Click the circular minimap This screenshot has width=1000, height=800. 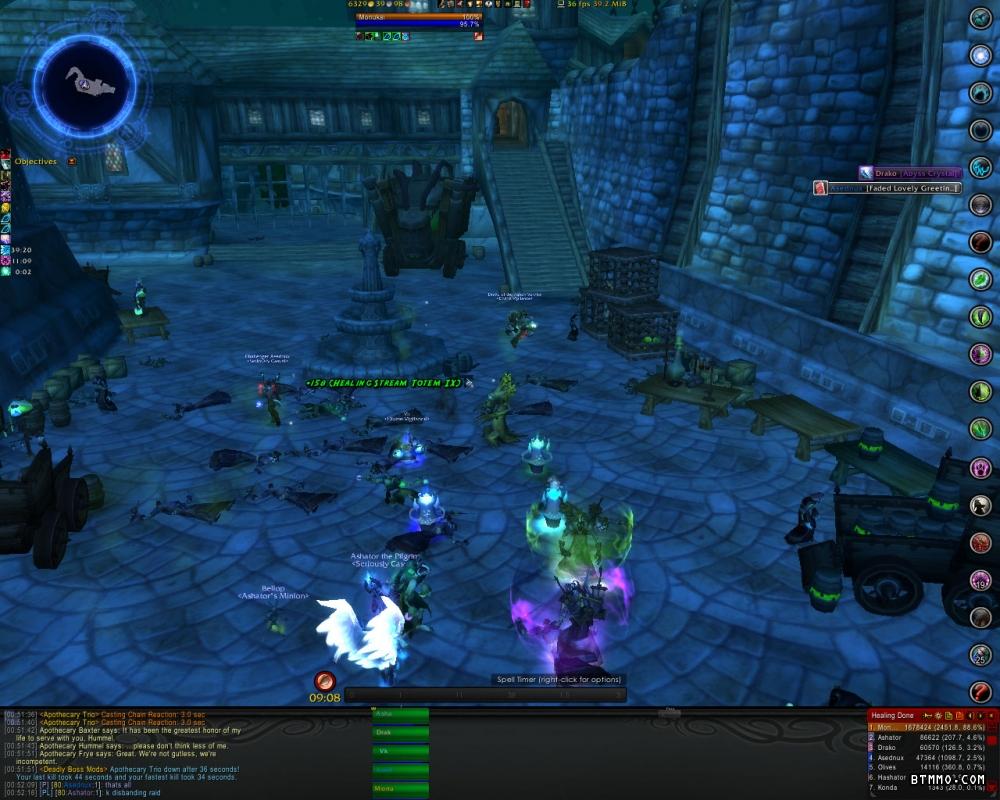[x=85, y=82]
